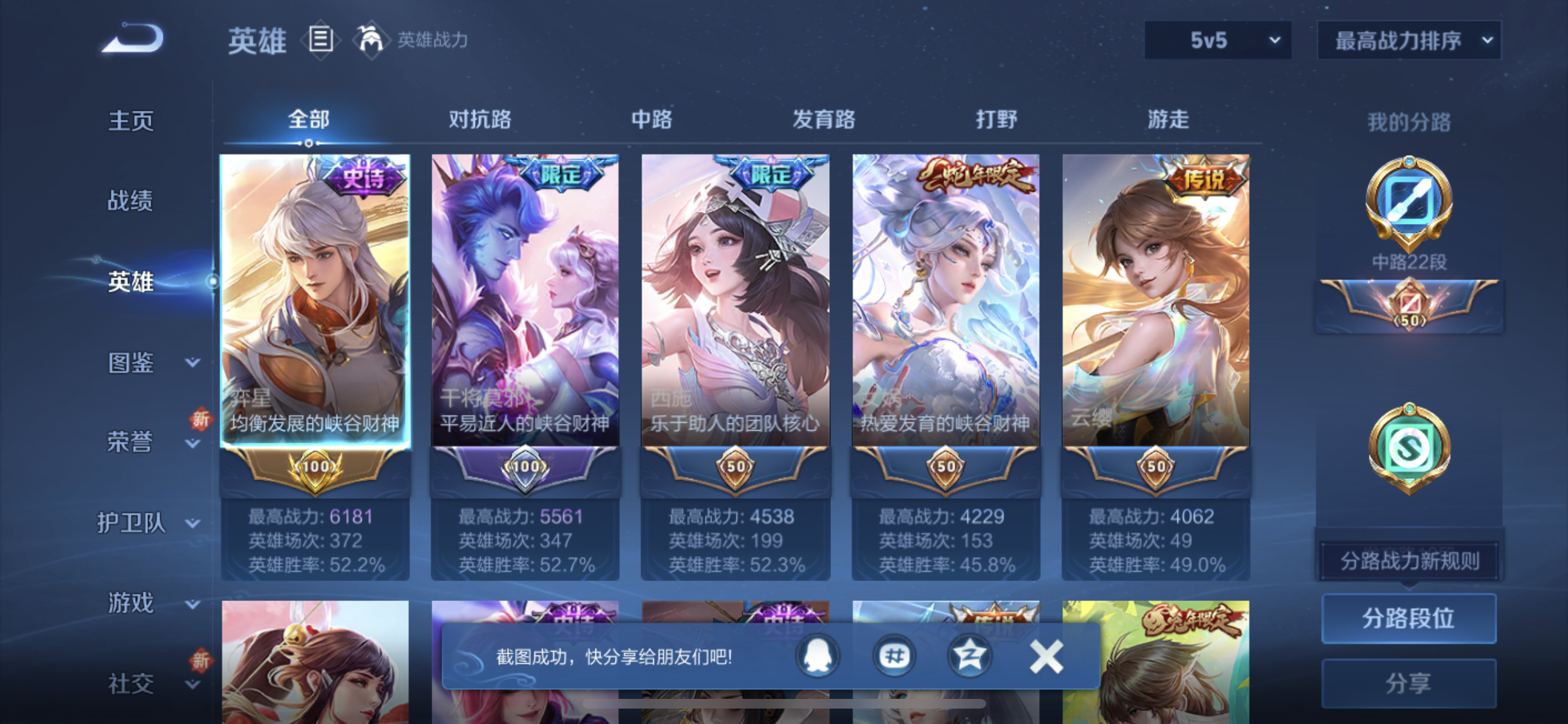
Task: Click the game logo in the top left
Action: (133, 39)
